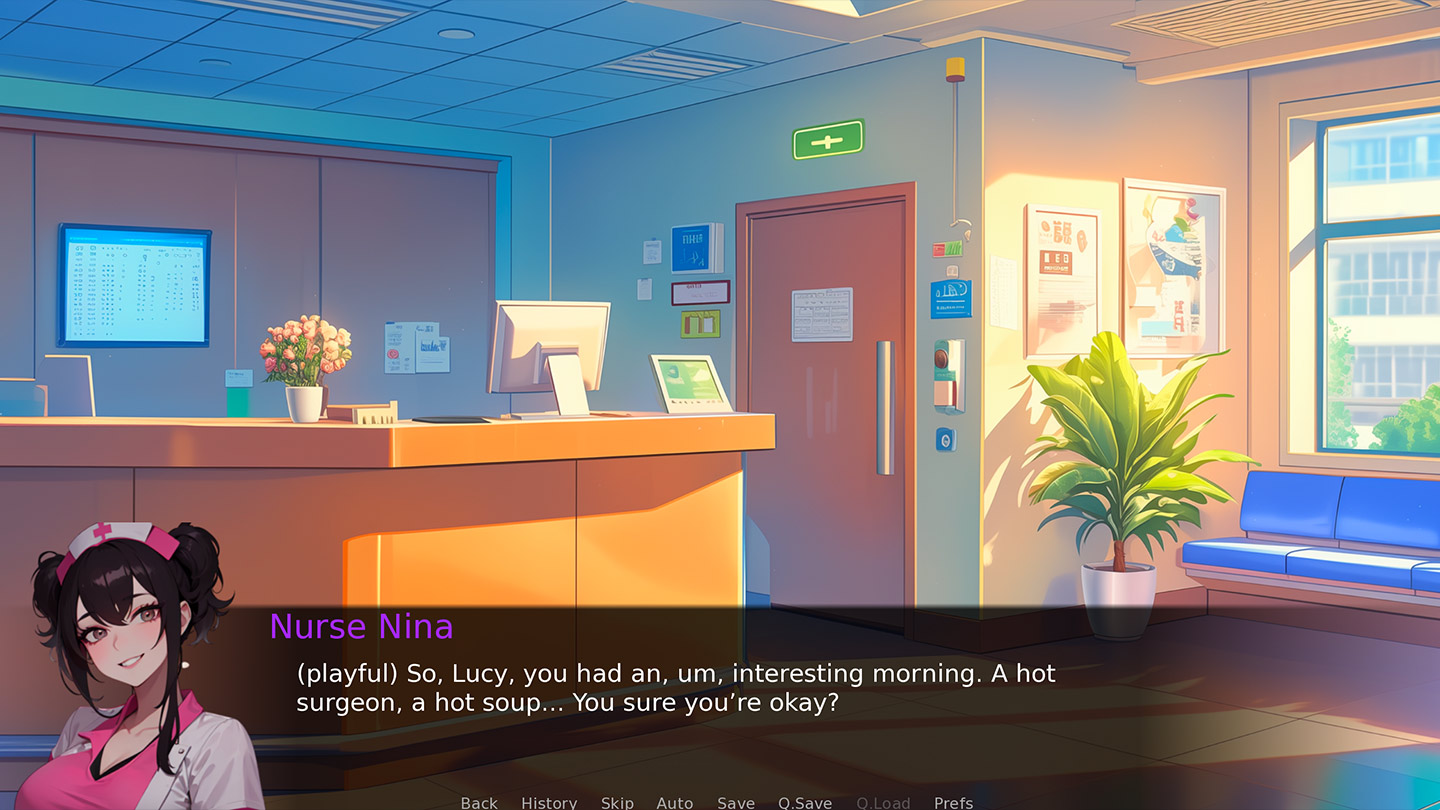Click Q.Save to quick save
1440x810 pixels.
click(804, 802)
